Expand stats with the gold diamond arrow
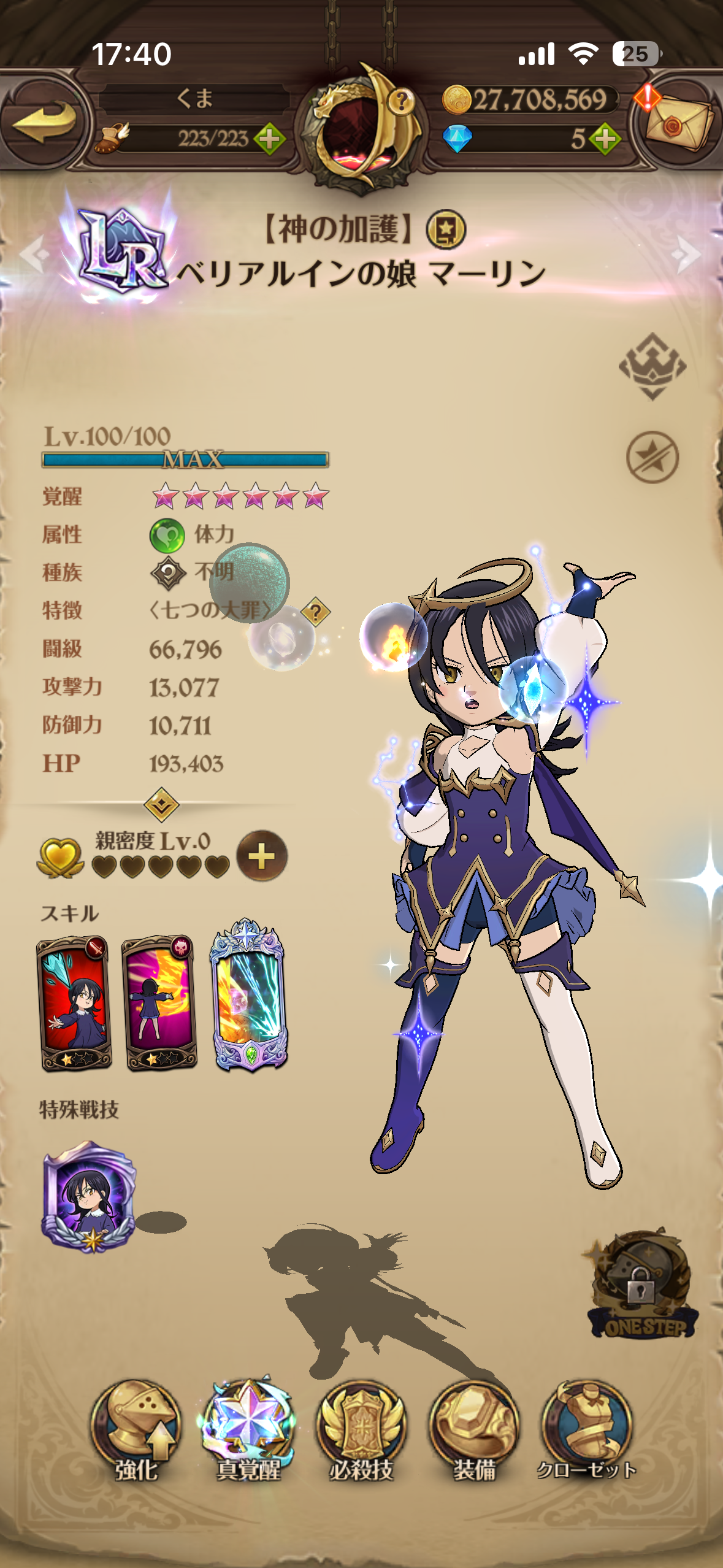Image resolution: width=723 pixels, height=1568 pixels. point(161,804)
